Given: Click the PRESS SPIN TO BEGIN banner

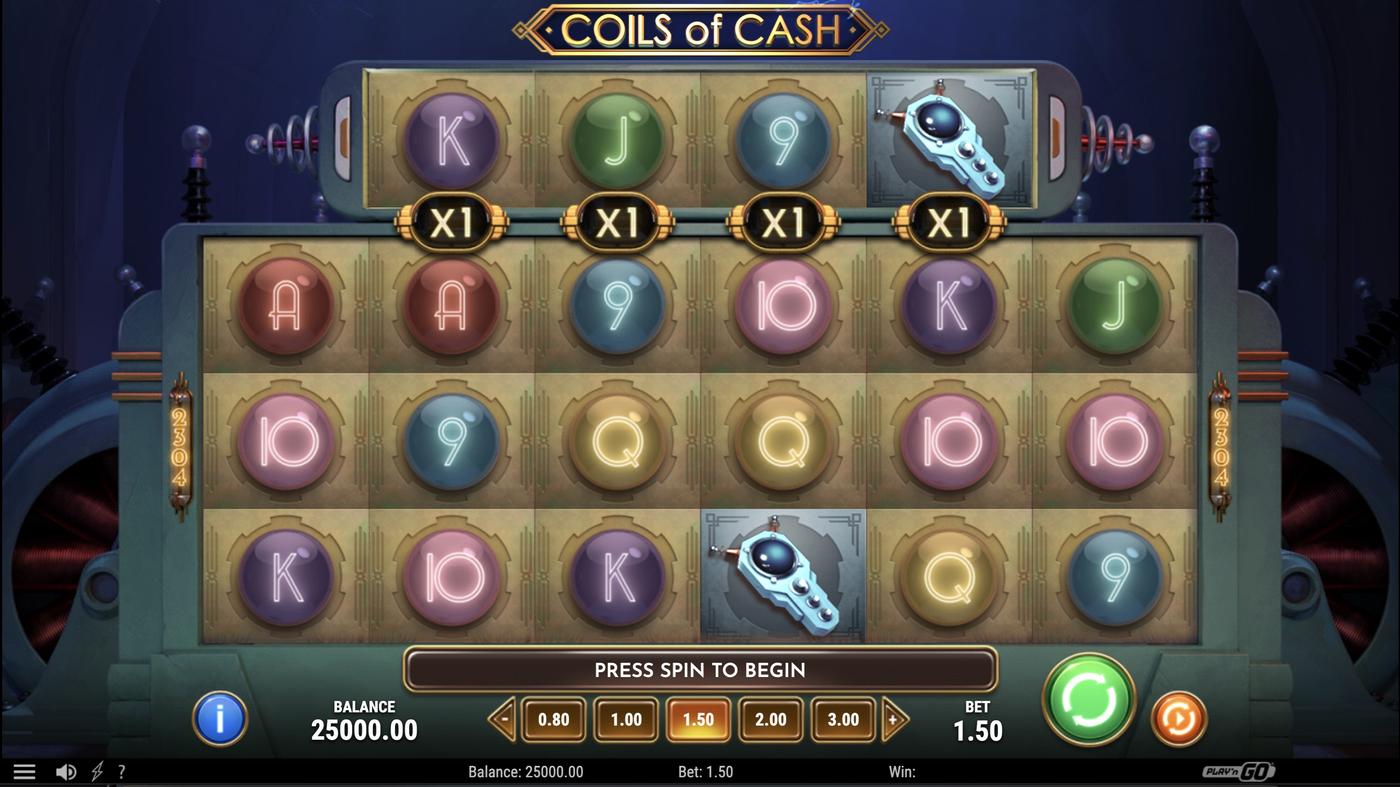Looking at the screenshot, I should [x=700, y=670].
